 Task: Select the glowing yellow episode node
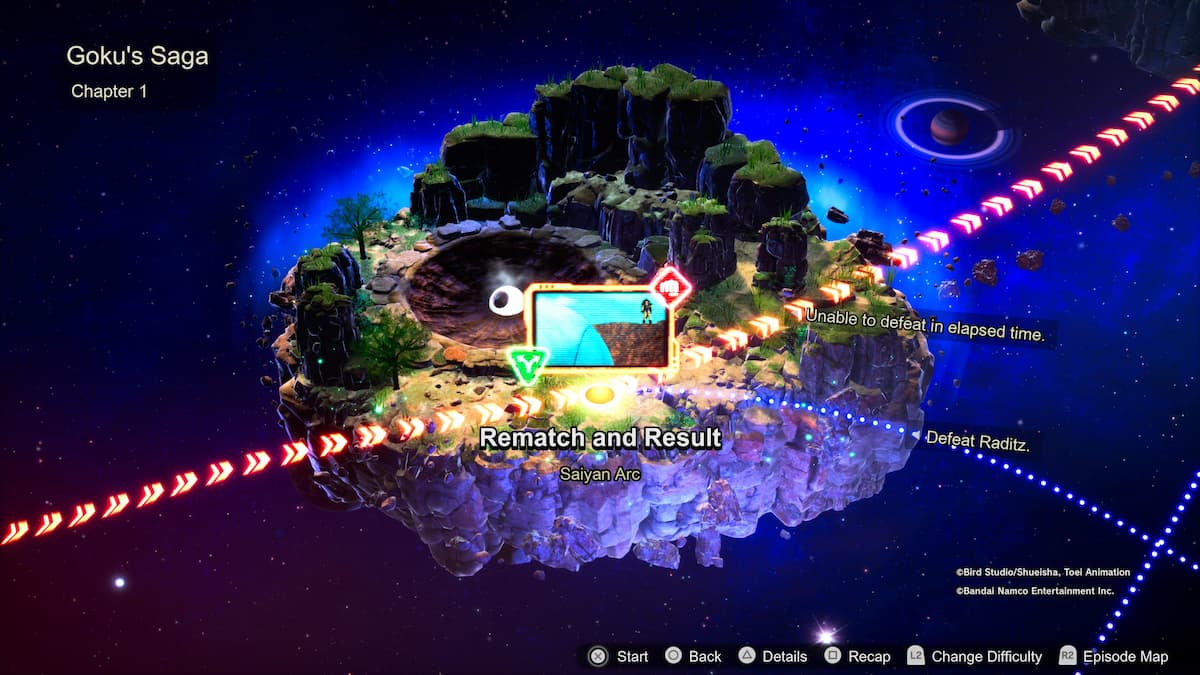point(600,395)
